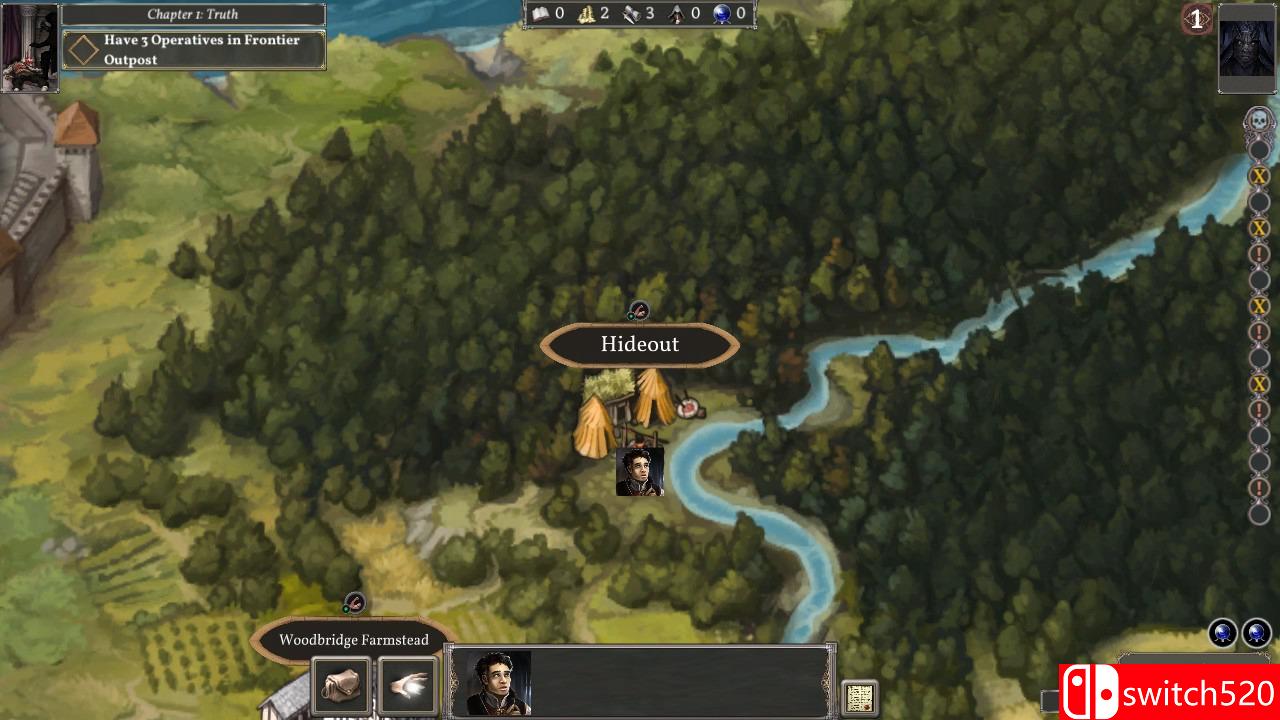Click the skull icon atop the turn tracker

pyautogui.click(x=1259, y=122)
